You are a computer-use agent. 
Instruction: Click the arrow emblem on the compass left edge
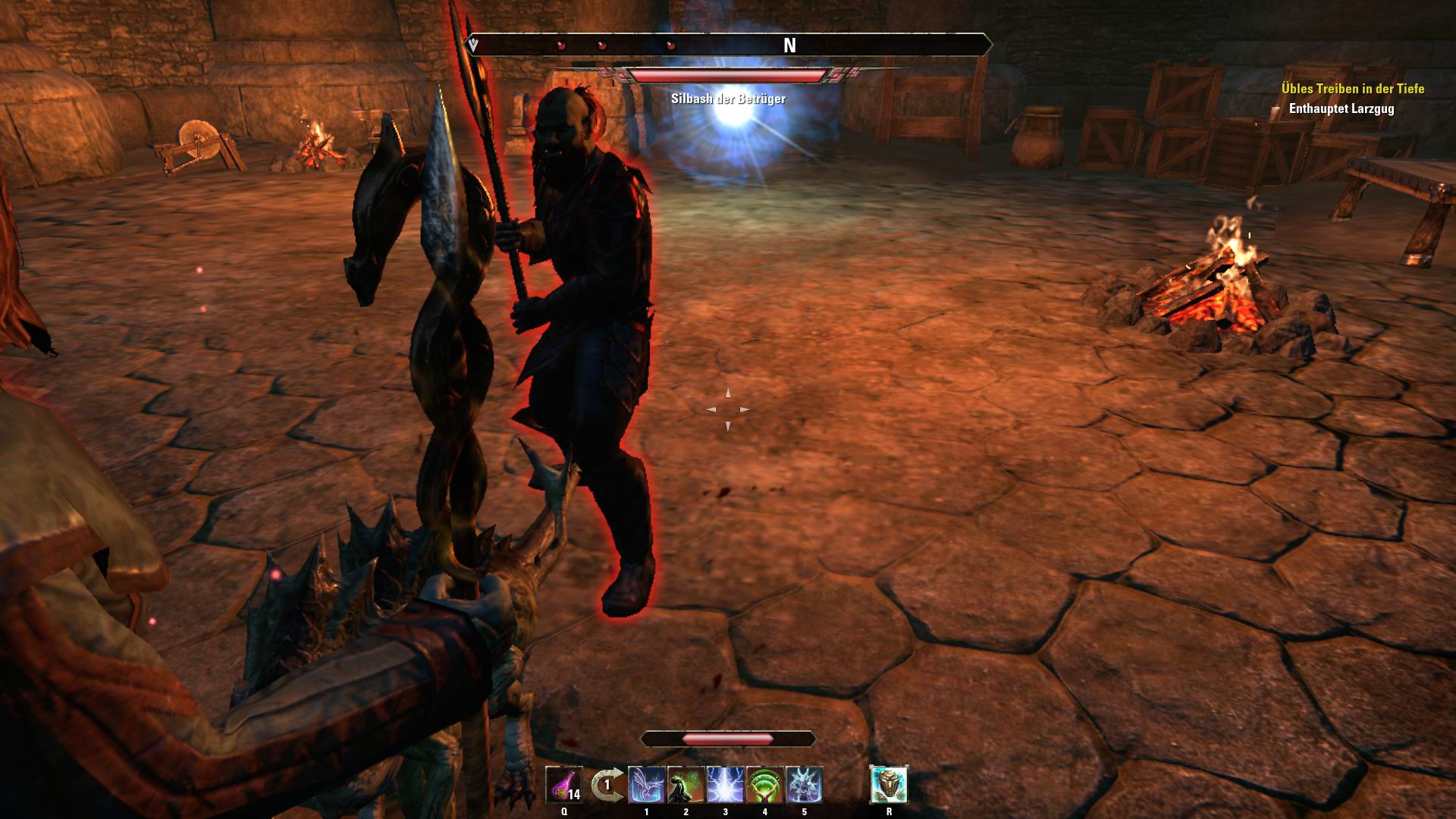click(x=472, y=44)
